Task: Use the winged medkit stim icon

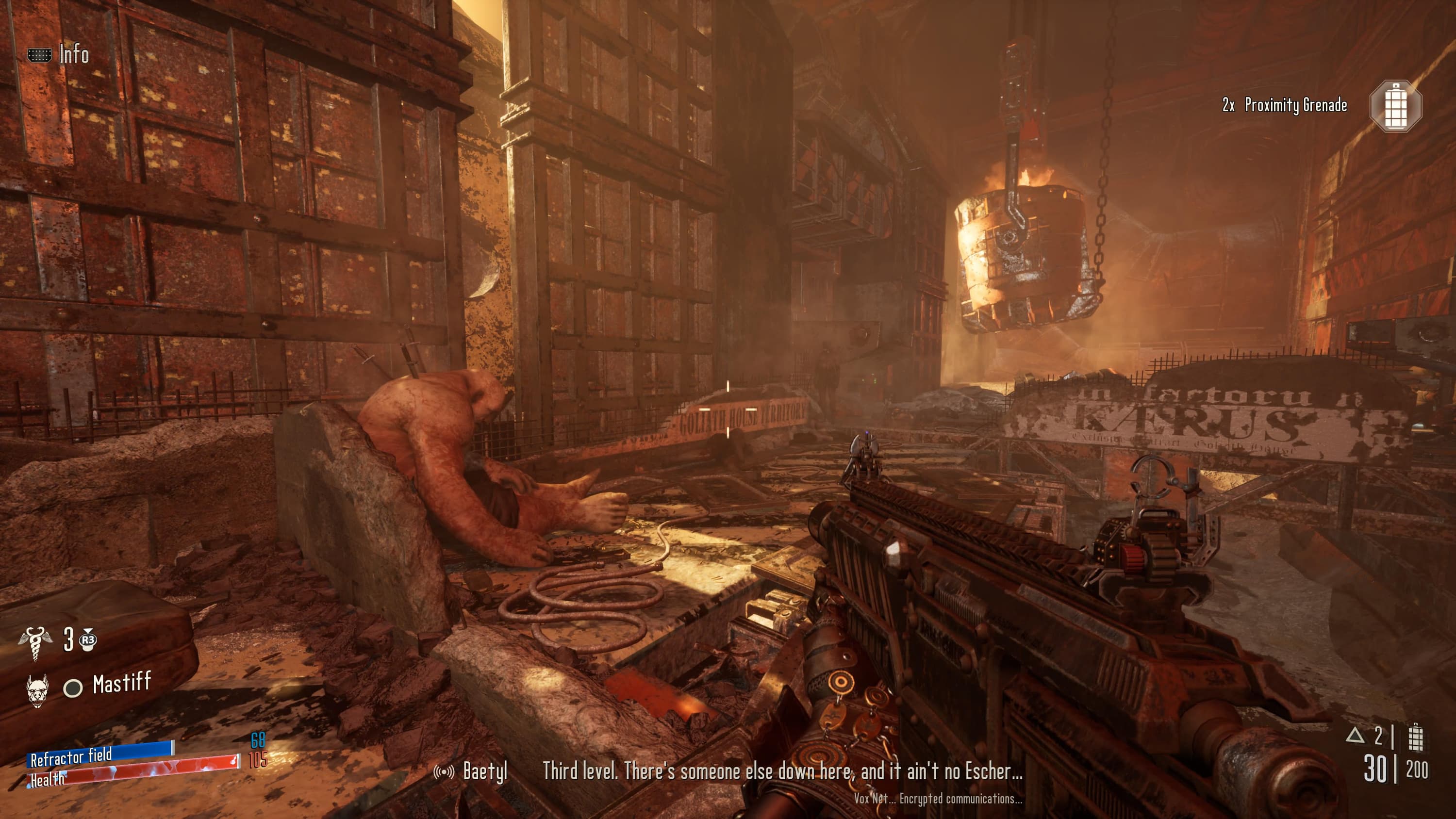Action: pyautogui.click(x=35, y=642)
